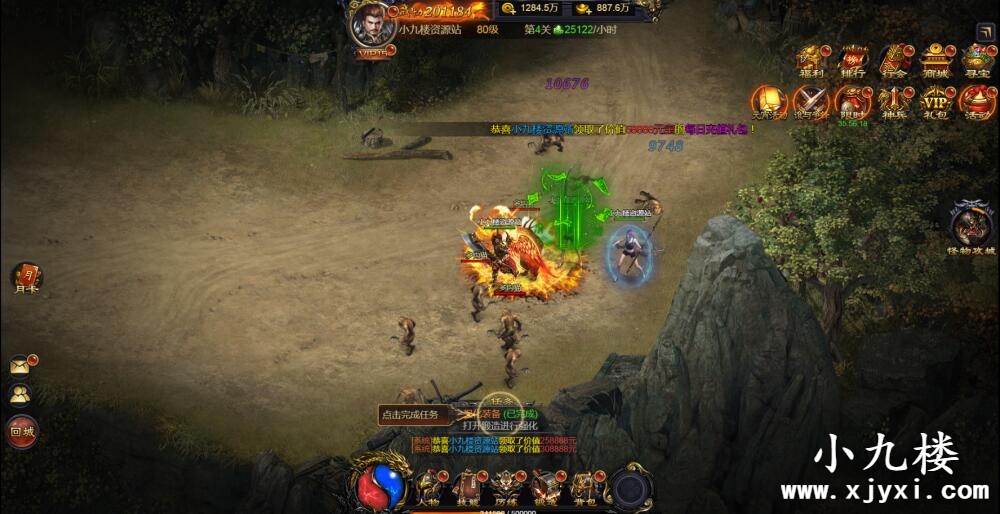This screenshot has height=514, width=1000.
Task: Enter the 怪物攻城 monster siege event
Action: [971, 224]
